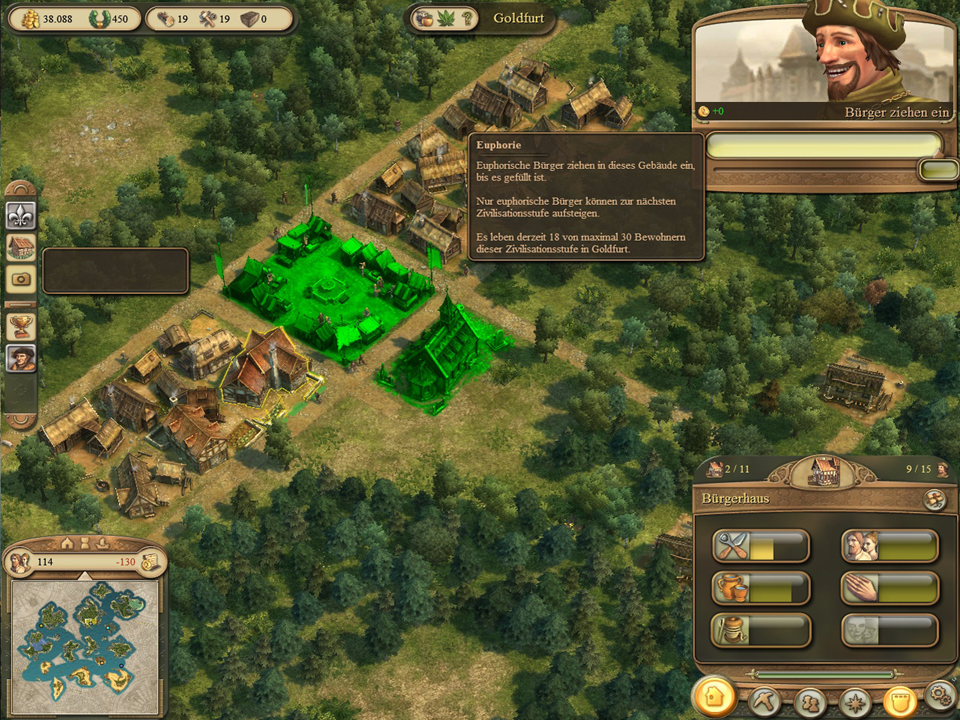Open the trophy achievements panel
Screen dimensions: 960x720
tap(21, 325)
